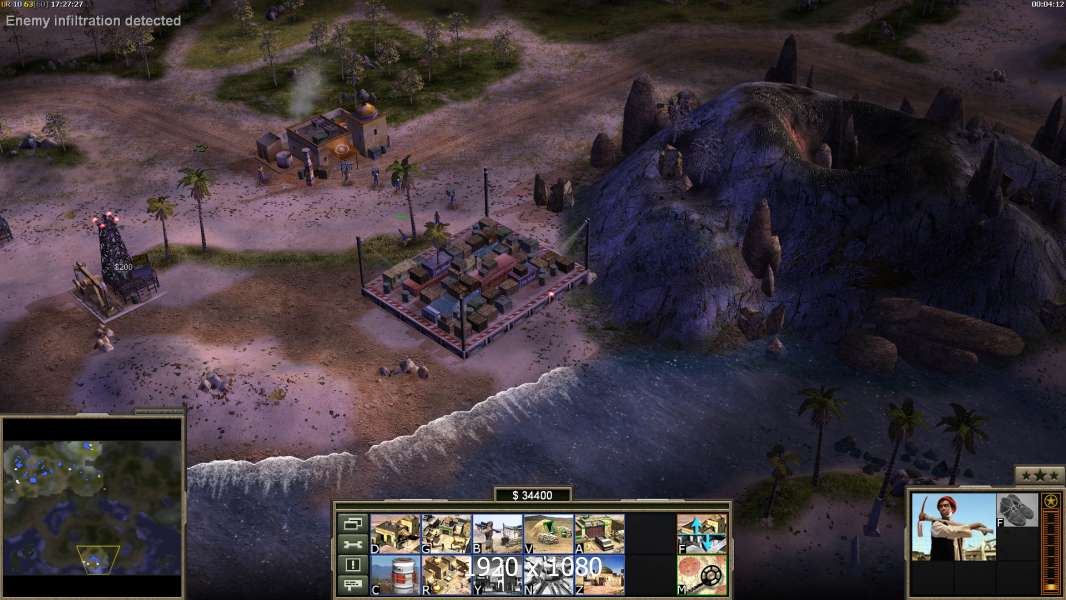Build the tunnel bunker icon labeled V
The image size is (1066, 600).
[548, 534]
